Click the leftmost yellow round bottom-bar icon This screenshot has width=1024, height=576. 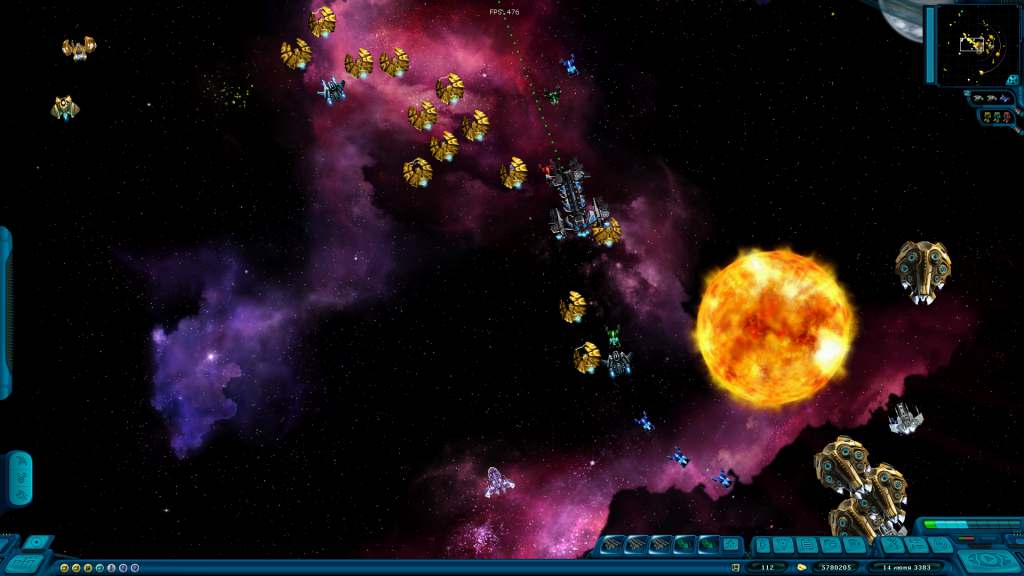click(65, 568)
